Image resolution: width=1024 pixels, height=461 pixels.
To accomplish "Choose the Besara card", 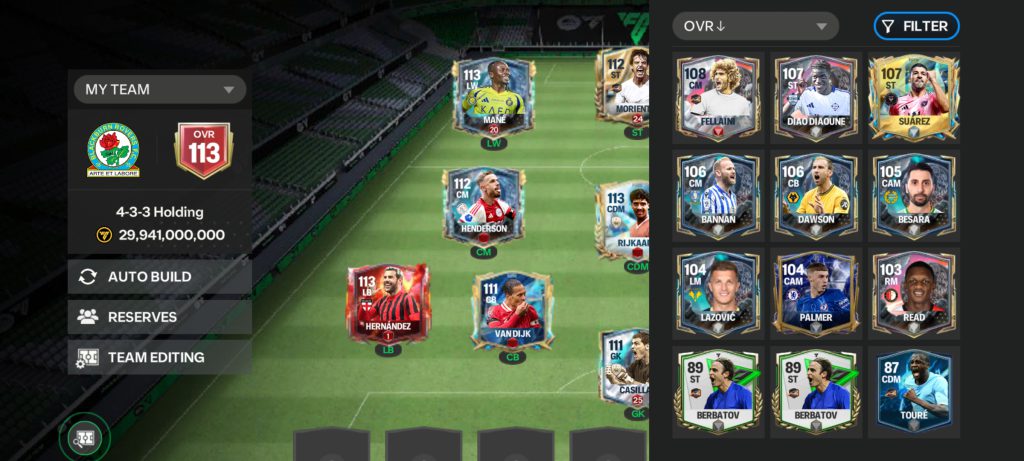I will tap(913, 194).
